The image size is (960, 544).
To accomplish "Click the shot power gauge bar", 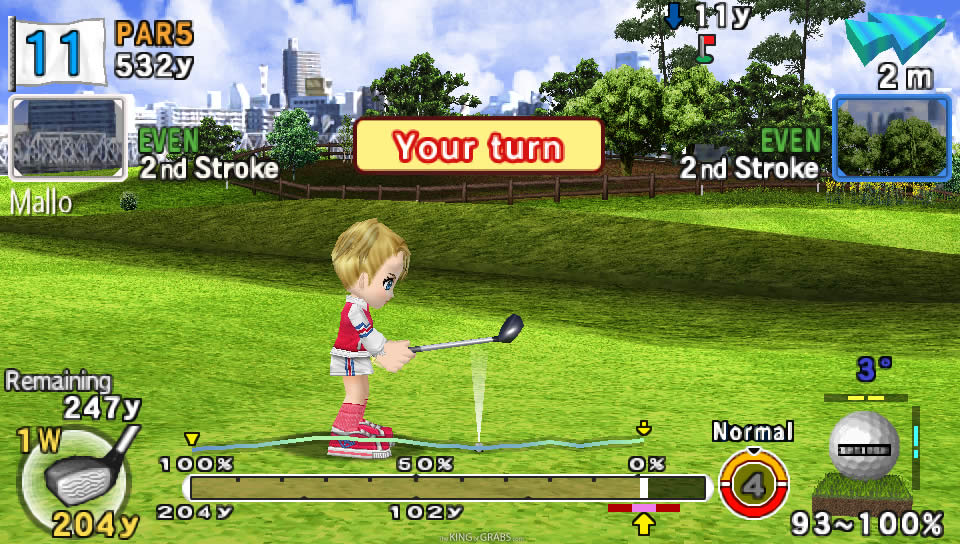I will (447, 488).
